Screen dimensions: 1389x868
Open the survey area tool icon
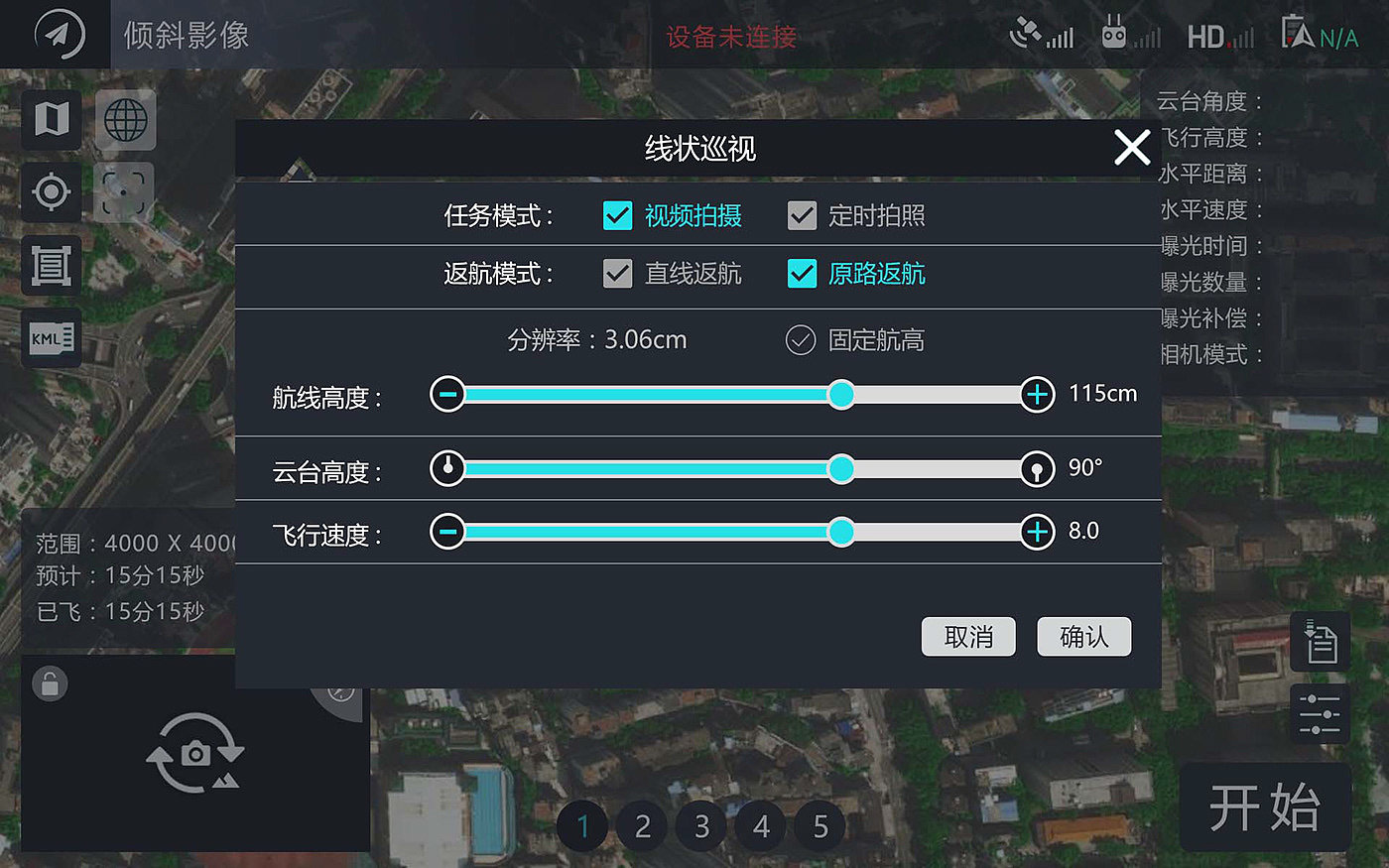coord(51,265)
